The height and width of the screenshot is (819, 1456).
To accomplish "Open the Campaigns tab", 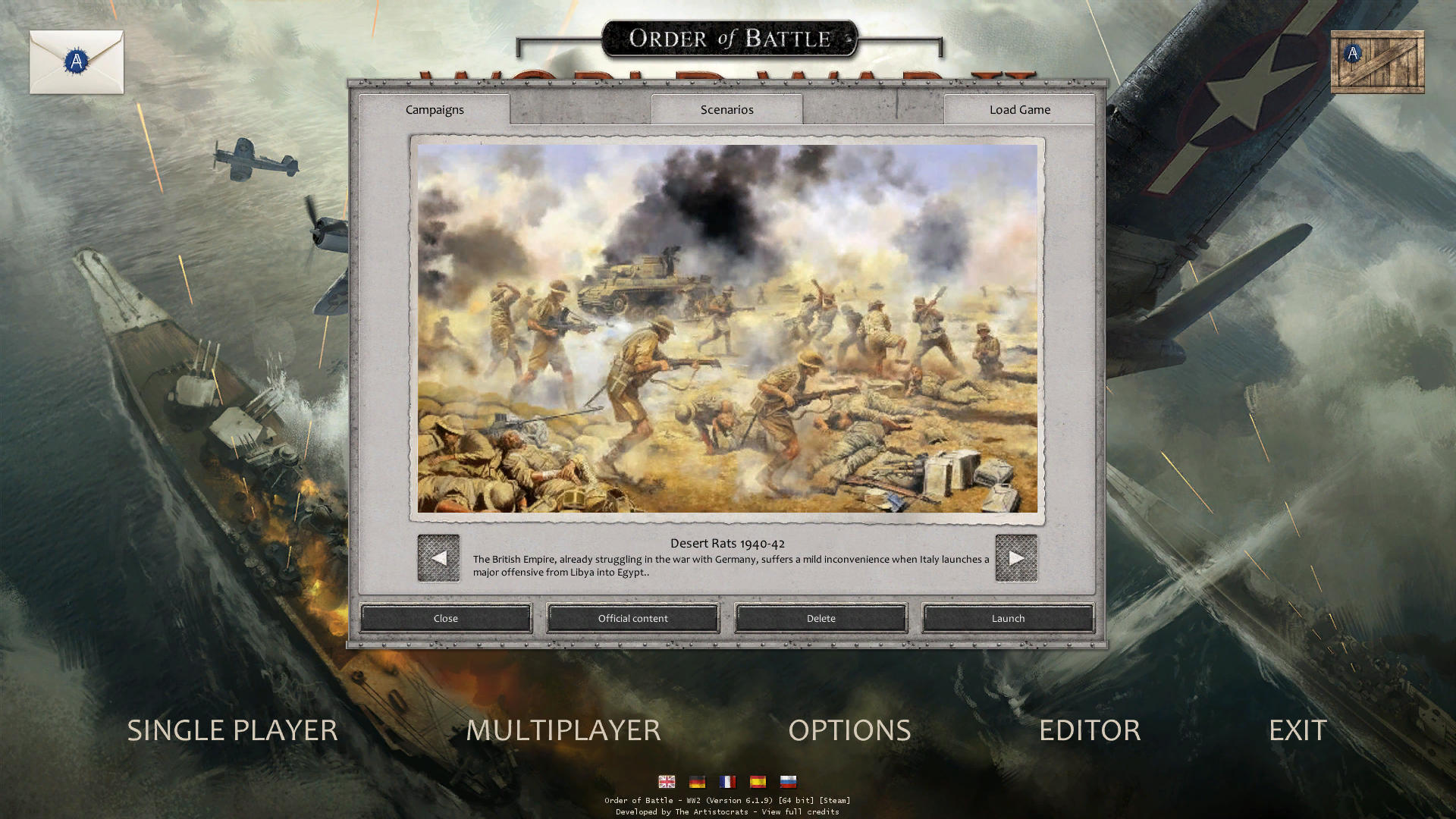I will point(435,109).
